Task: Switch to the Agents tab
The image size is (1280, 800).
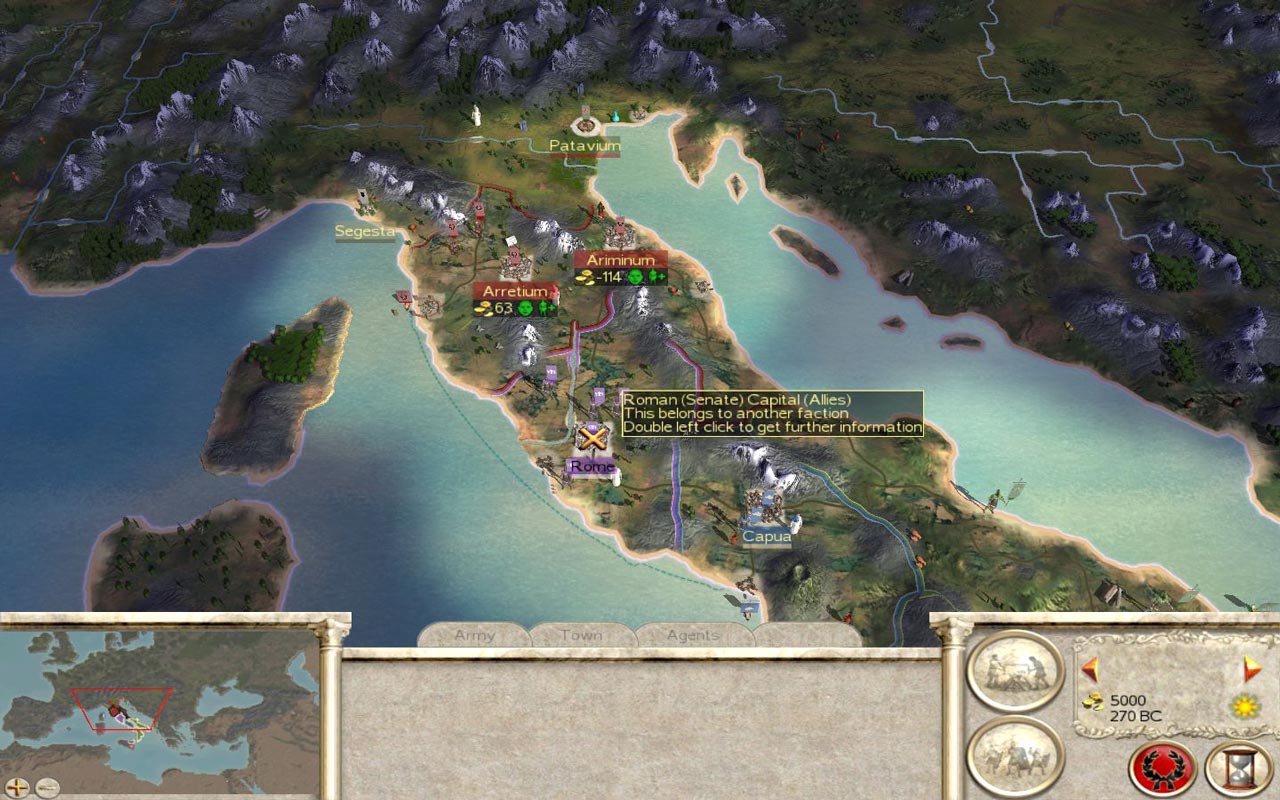Action: tap(693, 635)
